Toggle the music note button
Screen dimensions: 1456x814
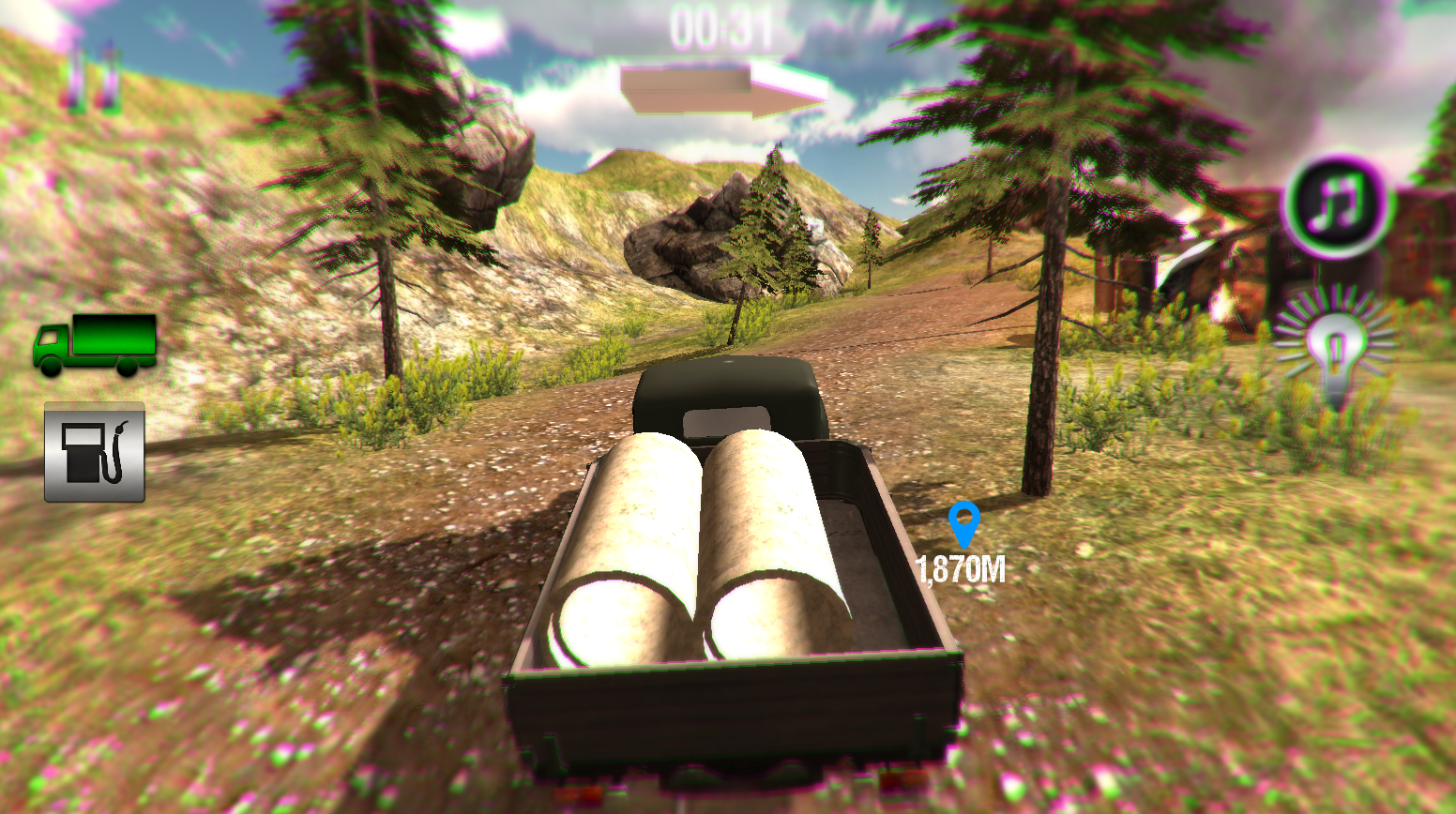[x=1335, y=205]
